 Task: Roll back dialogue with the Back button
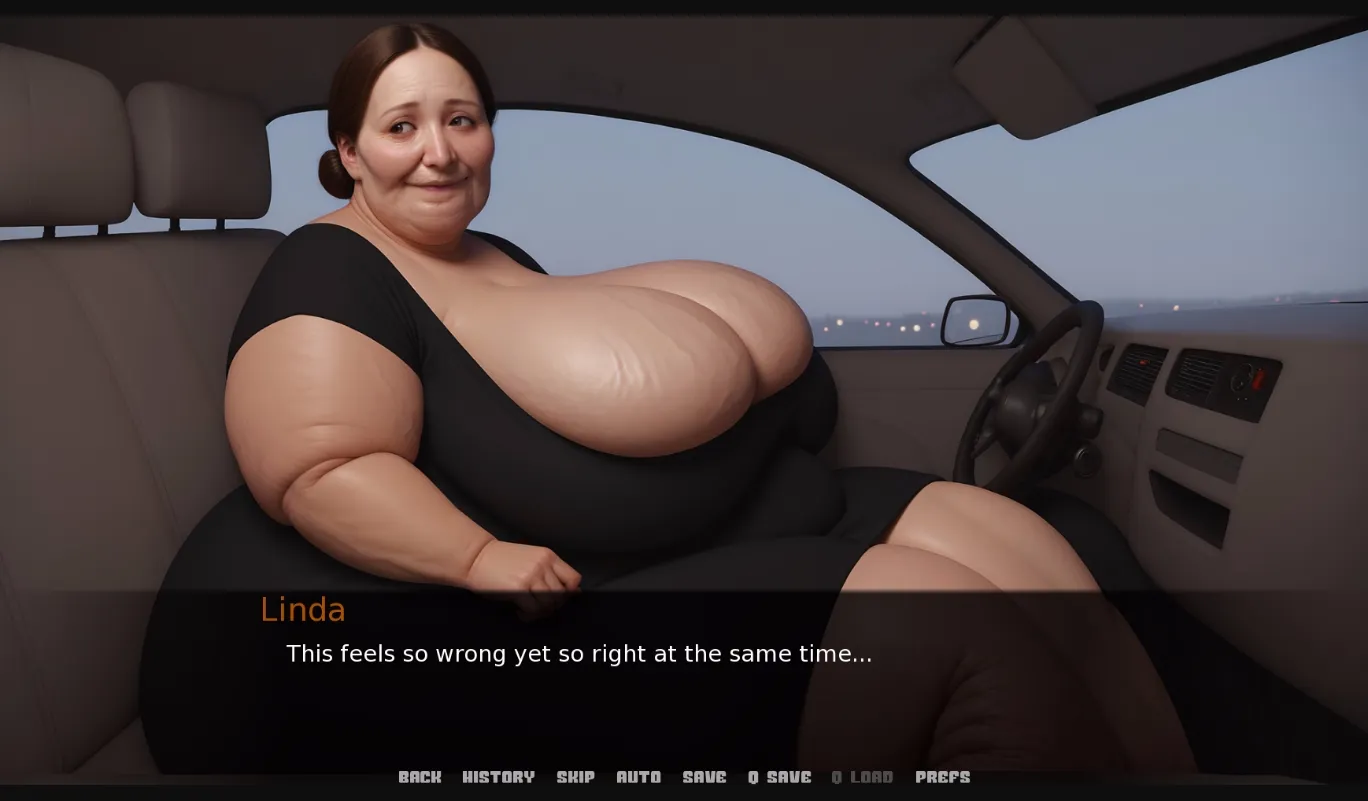click(x=420, y=777)
